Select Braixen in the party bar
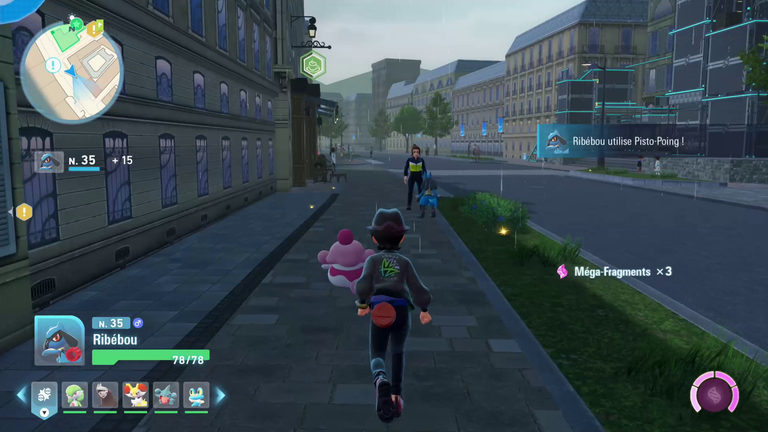768x432 pixels. [x=135, y=395]
